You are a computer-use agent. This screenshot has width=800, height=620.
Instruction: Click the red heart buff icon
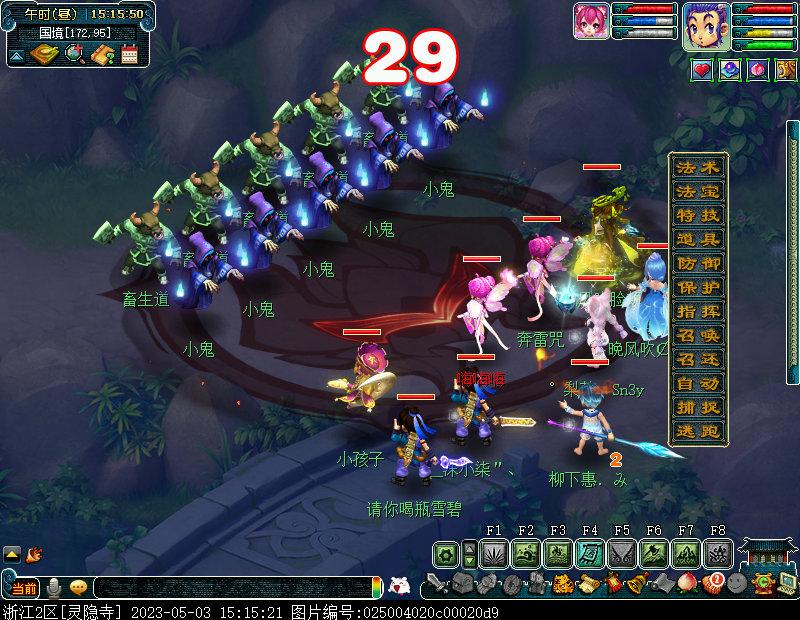tap(702, 69)
